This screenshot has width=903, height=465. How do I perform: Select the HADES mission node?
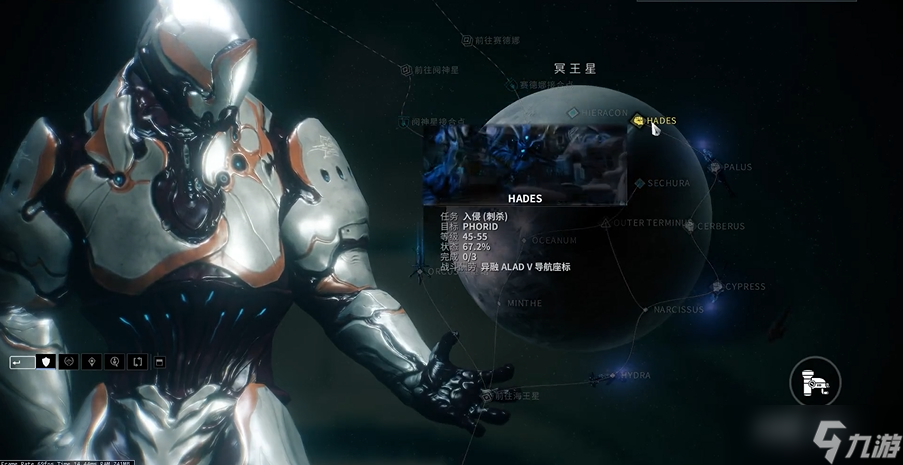[x=638, y=121]
